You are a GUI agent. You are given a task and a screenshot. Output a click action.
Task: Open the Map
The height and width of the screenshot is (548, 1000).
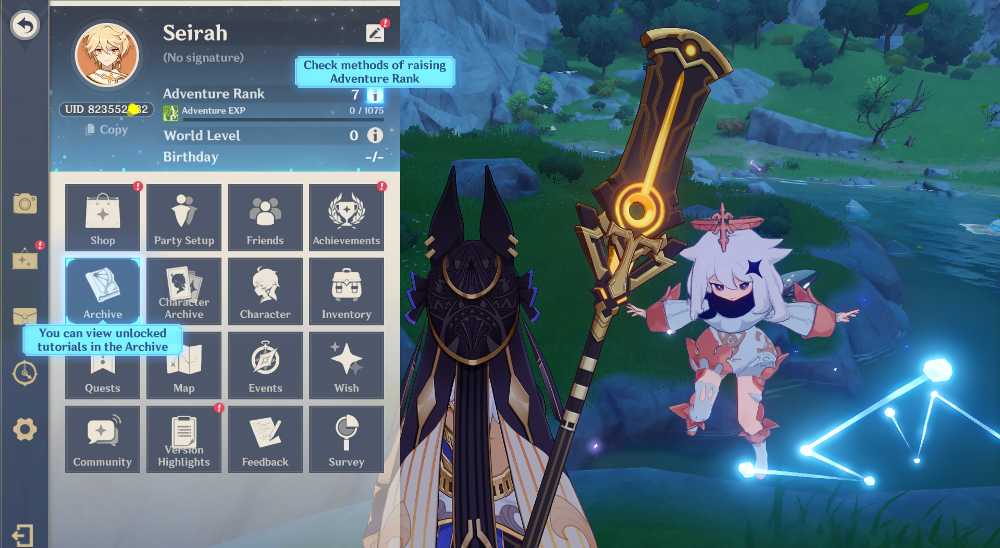coord(184,365)
